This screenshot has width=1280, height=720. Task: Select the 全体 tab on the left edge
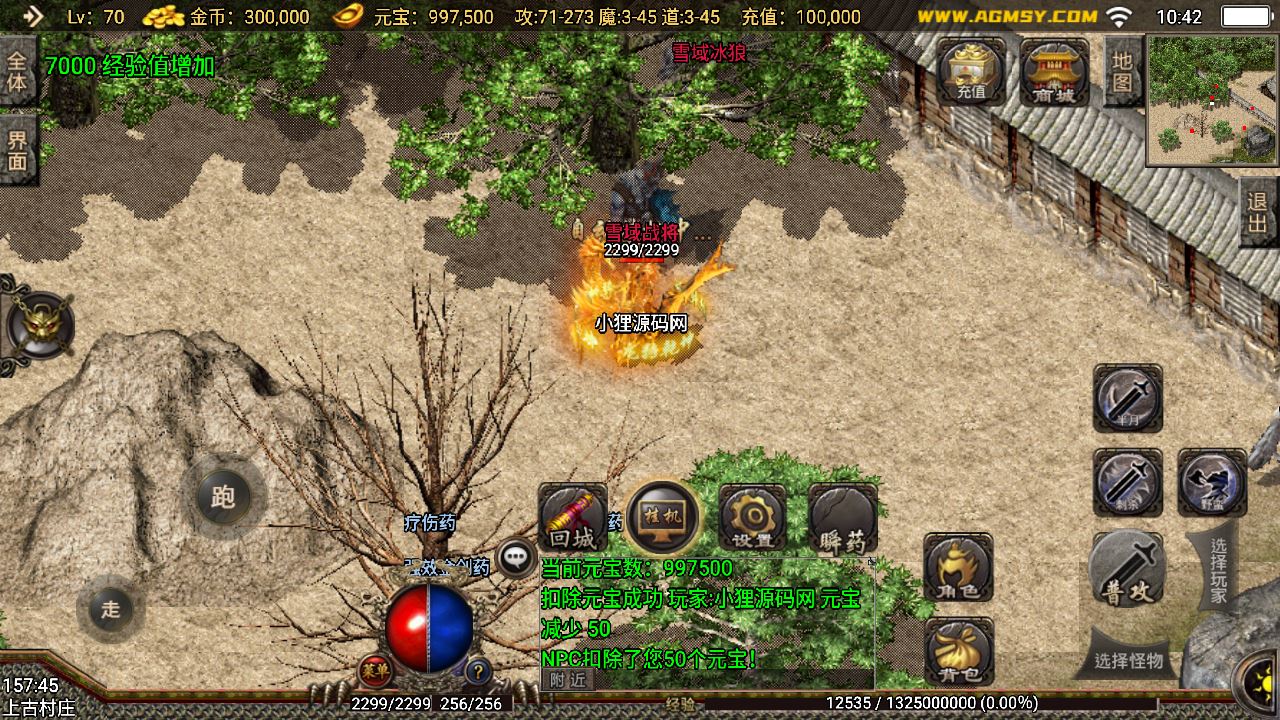click(x=17, y=70)
